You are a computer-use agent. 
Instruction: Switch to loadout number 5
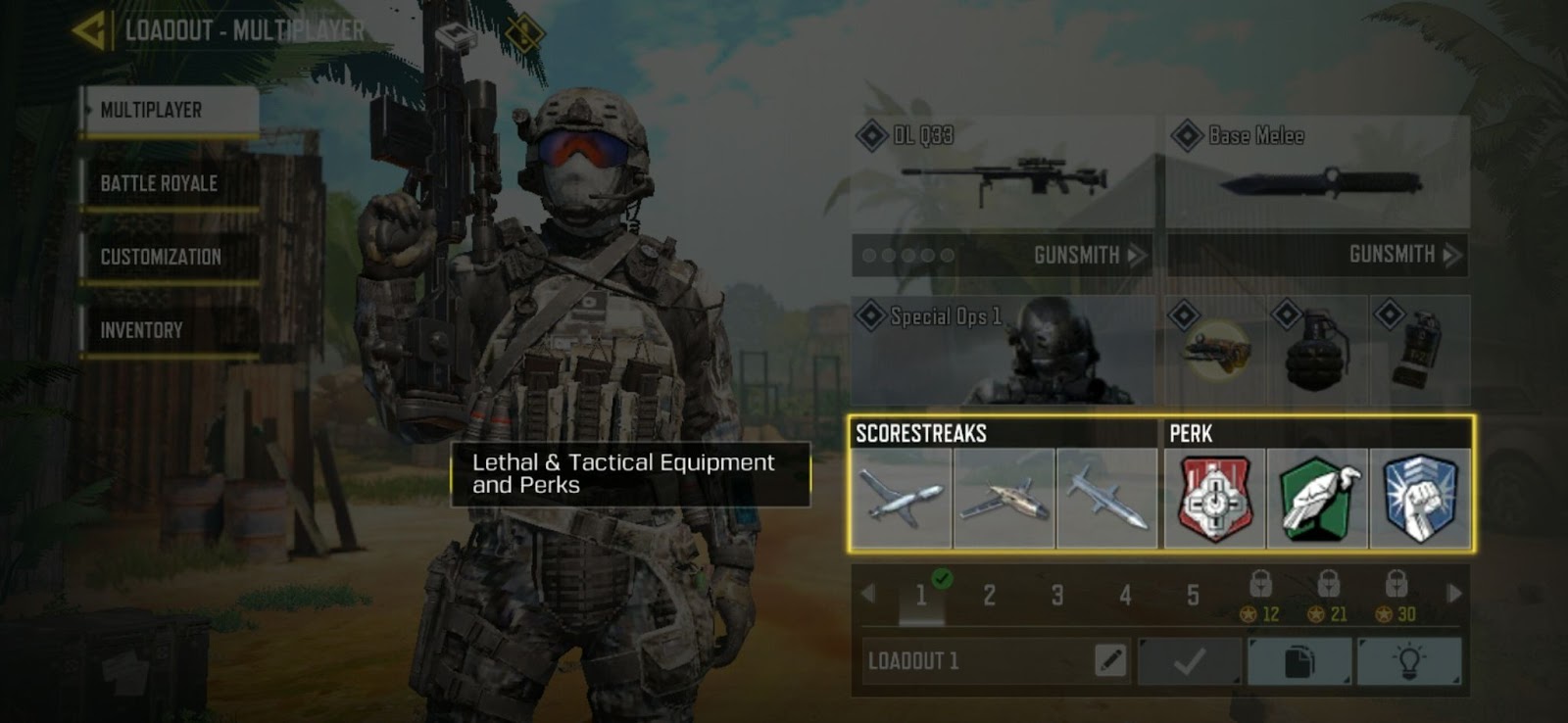(x=1193, y=595)
